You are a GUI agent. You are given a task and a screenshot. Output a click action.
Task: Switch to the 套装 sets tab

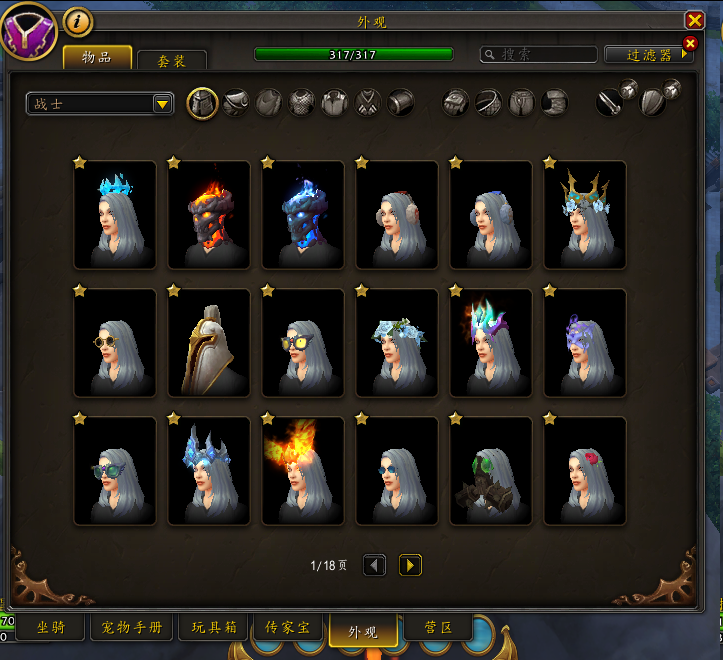tap(172, 61)
